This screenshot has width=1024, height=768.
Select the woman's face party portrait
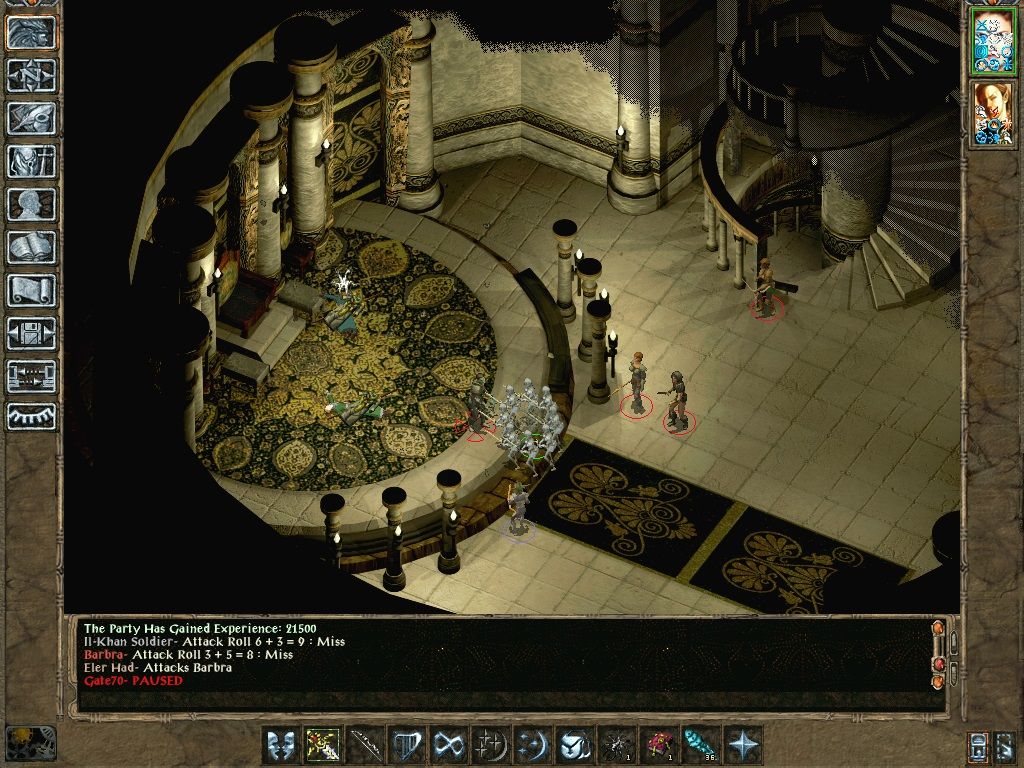tap(991, 112)
